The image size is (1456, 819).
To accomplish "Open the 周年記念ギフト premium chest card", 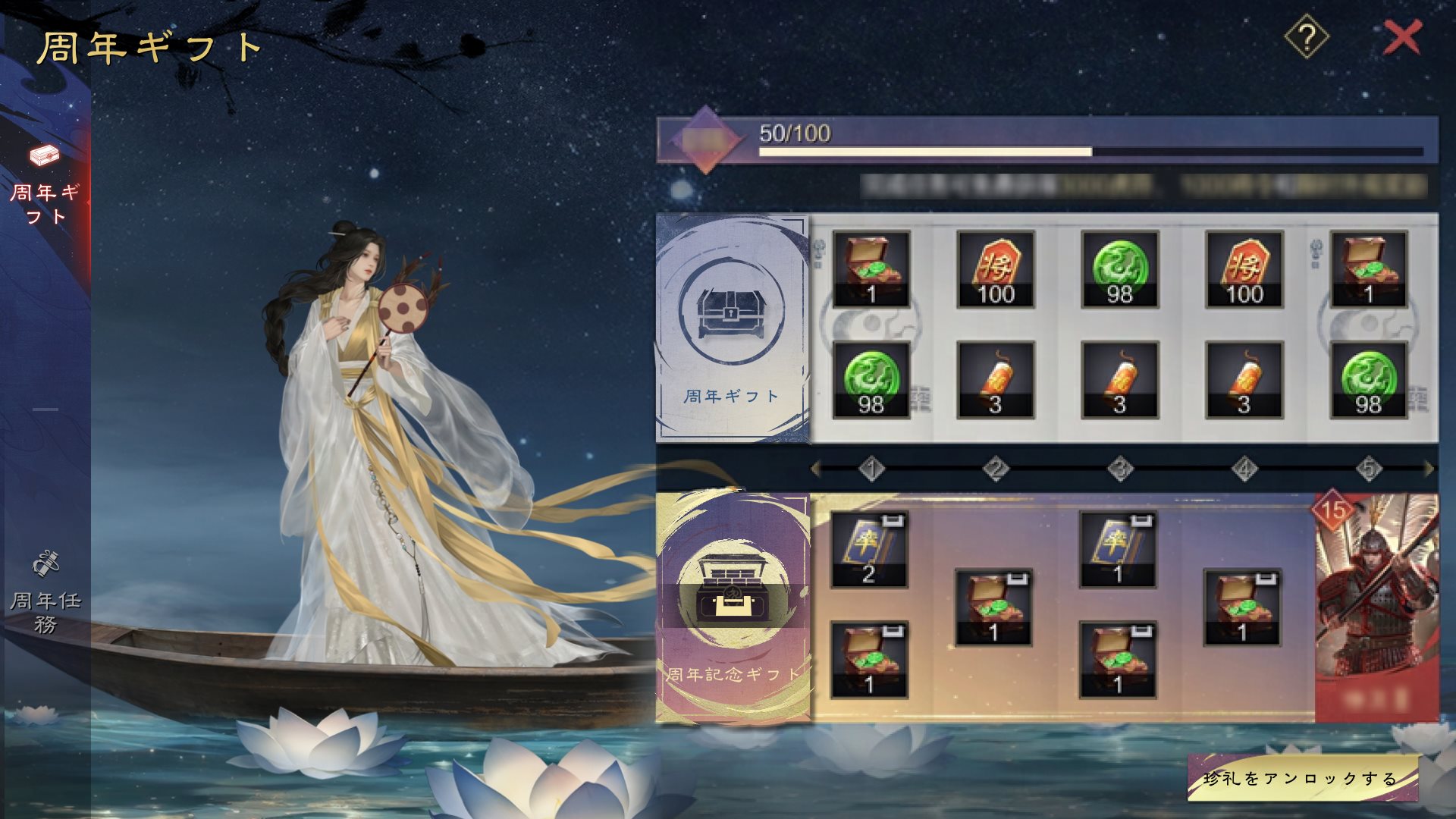I will click(x=731, y=607).
